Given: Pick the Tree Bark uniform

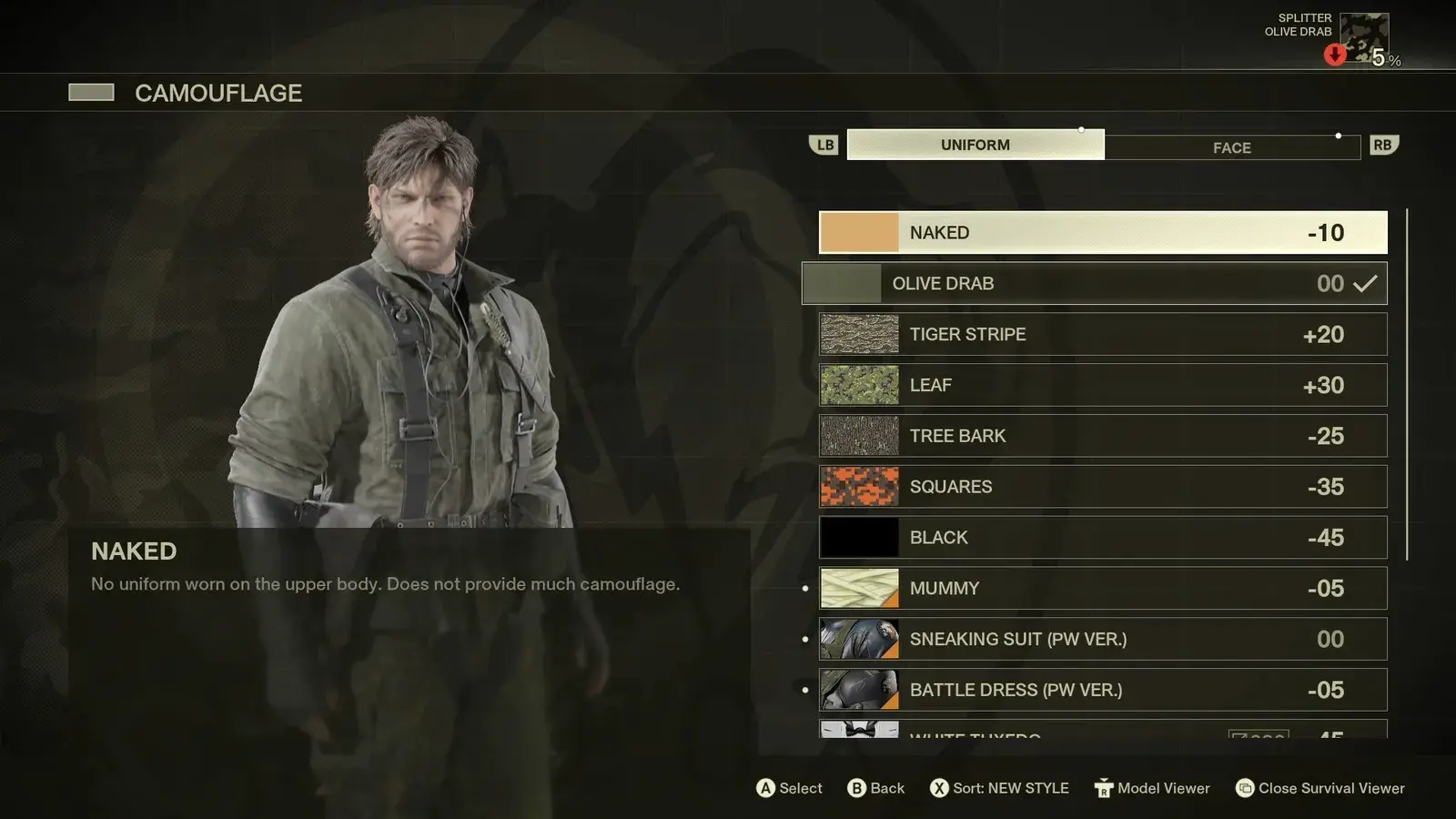Looking at the screenshot, I should tap(1103, 437).
